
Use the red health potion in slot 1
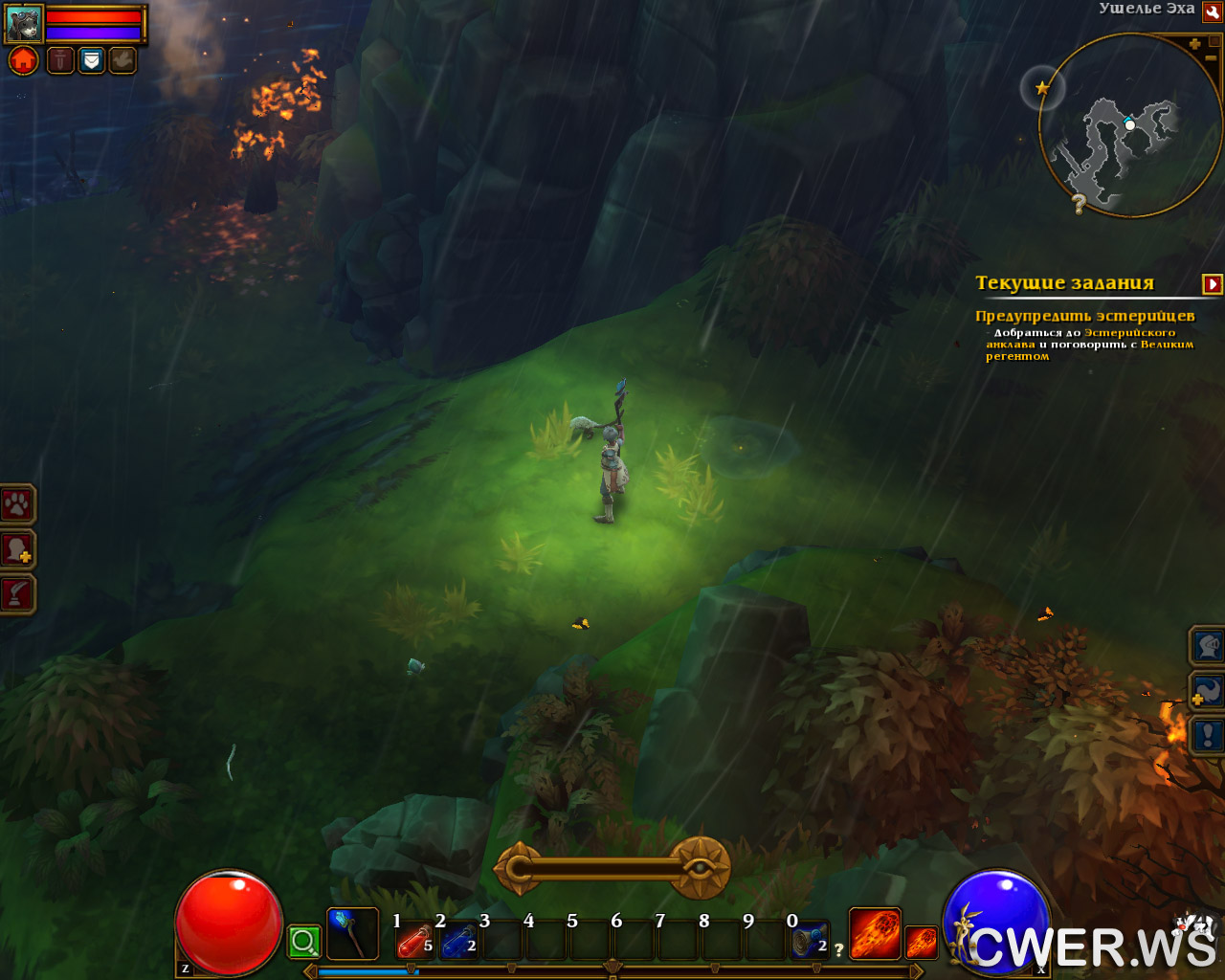(414, 941)
